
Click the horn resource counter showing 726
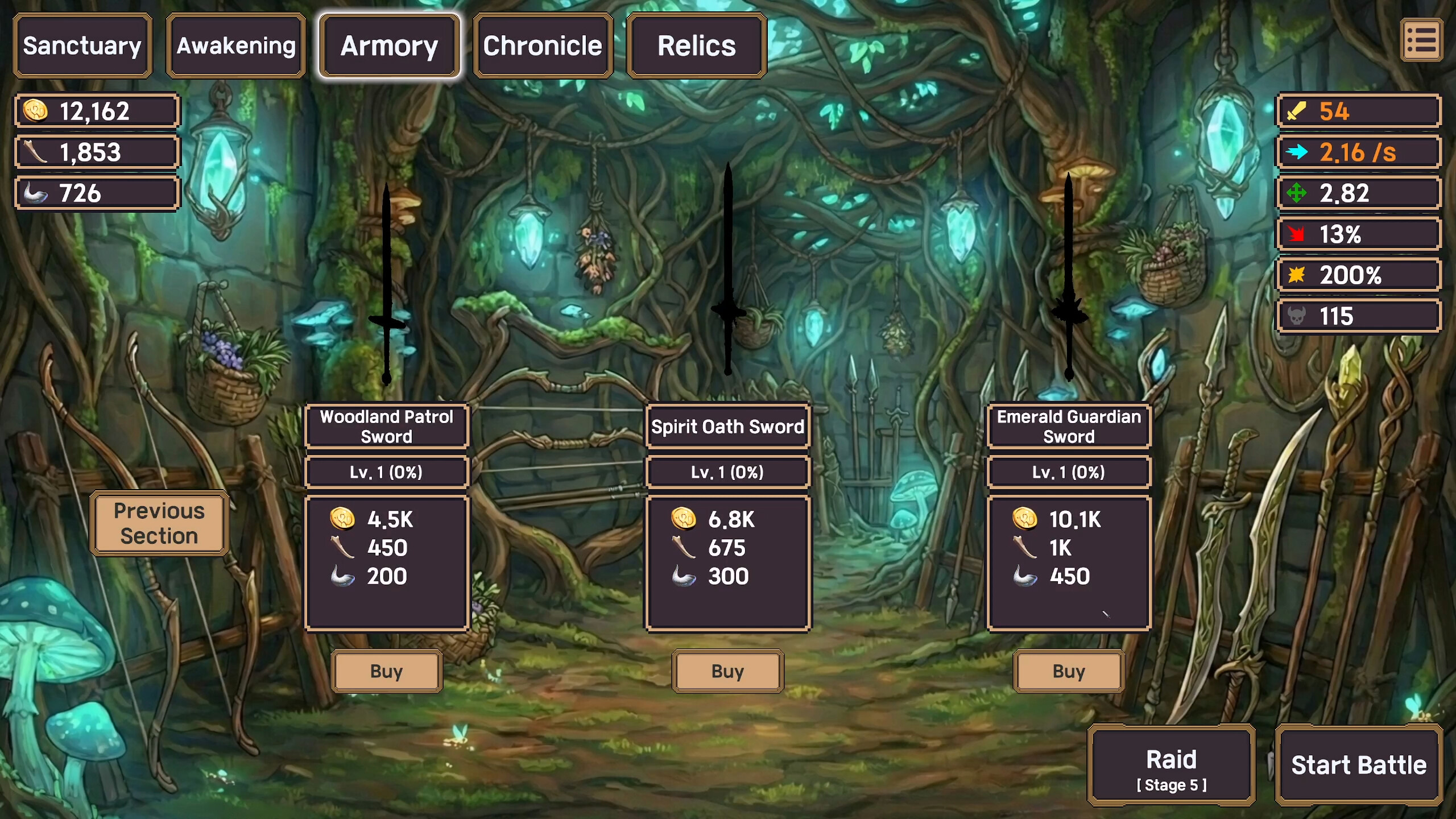(97, 193)
